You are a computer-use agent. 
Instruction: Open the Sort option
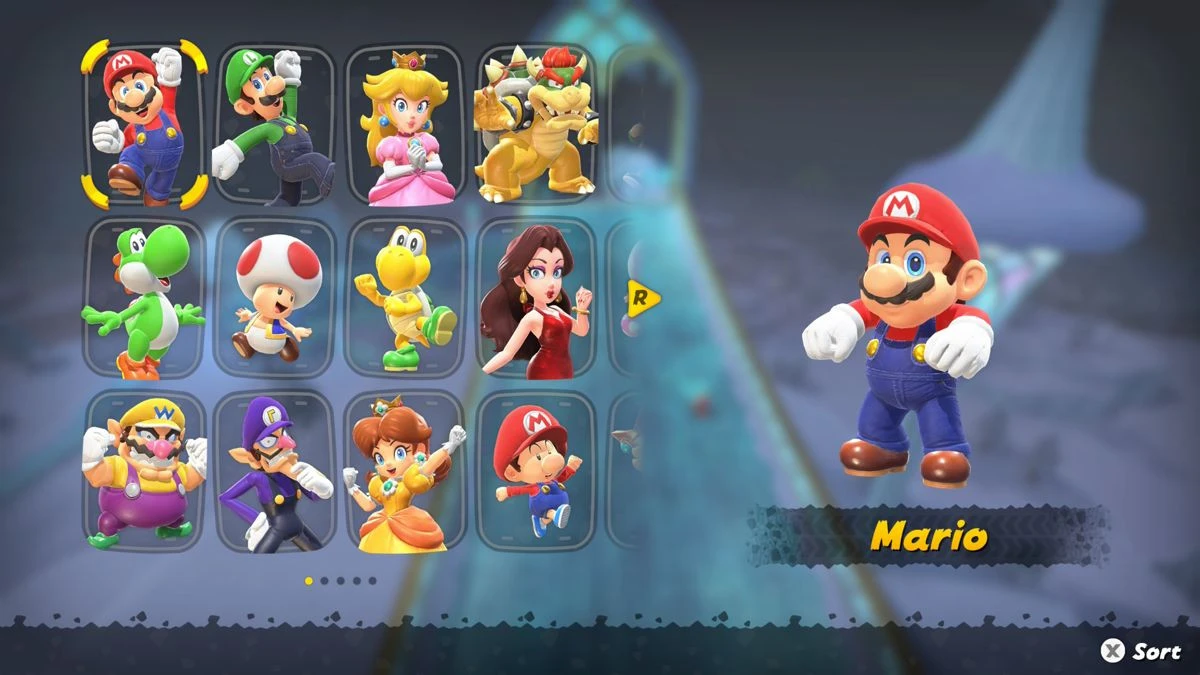(1140, 651)
